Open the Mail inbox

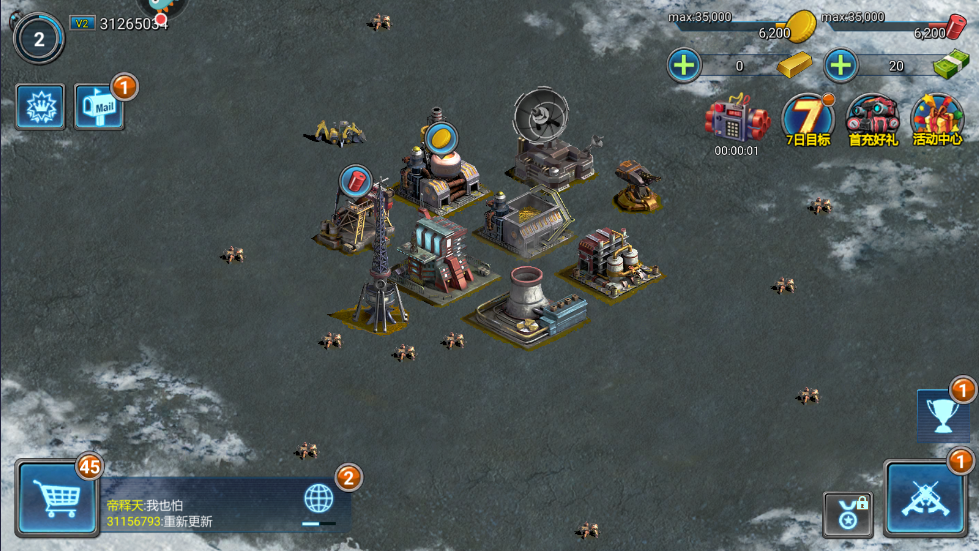pyautogui.click(x=100, y=107)
